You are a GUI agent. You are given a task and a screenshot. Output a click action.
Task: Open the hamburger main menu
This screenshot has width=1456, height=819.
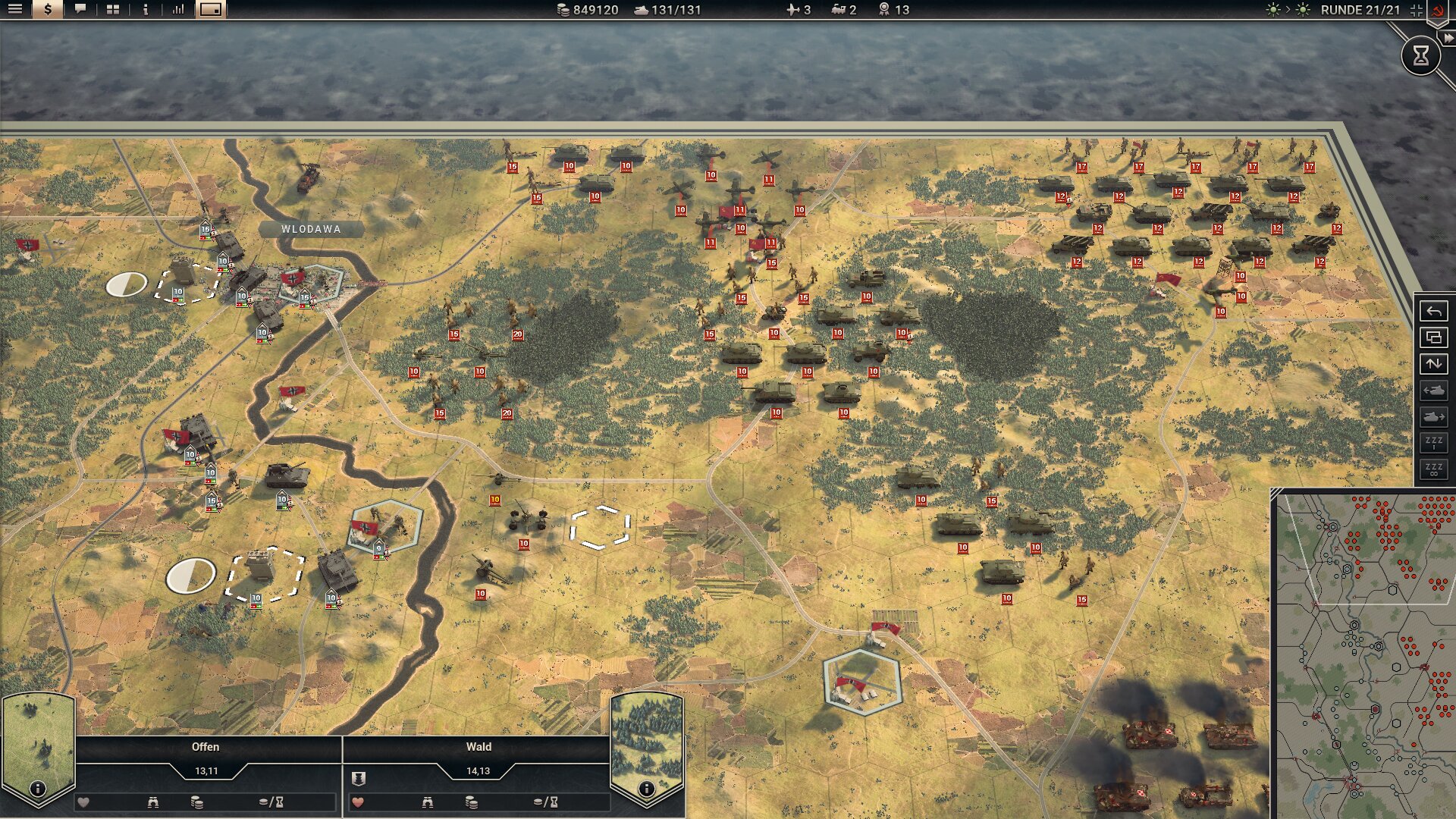point(15,9)
